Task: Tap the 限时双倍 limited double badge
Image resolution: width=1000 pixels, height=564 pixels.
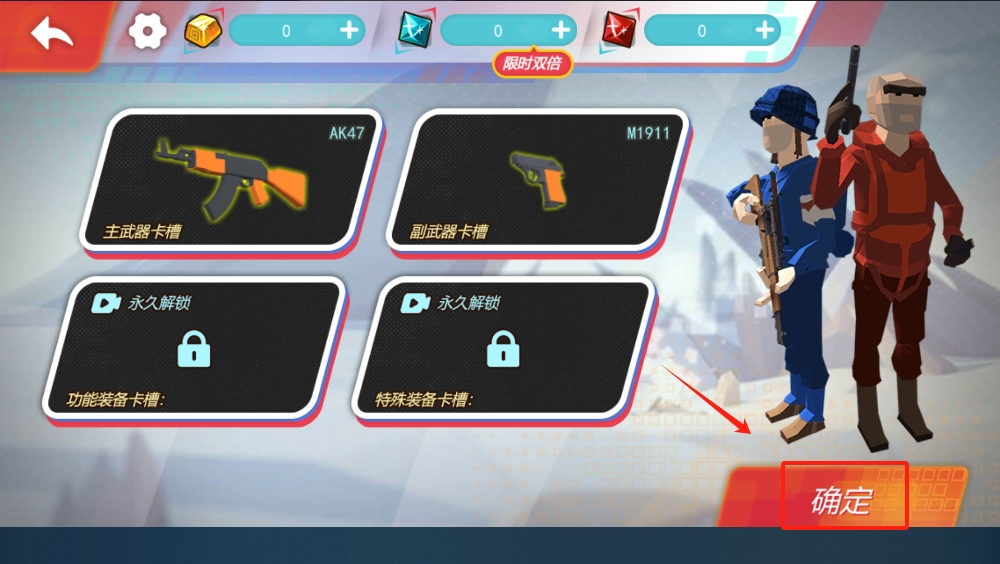Action: tap(532, 64)
